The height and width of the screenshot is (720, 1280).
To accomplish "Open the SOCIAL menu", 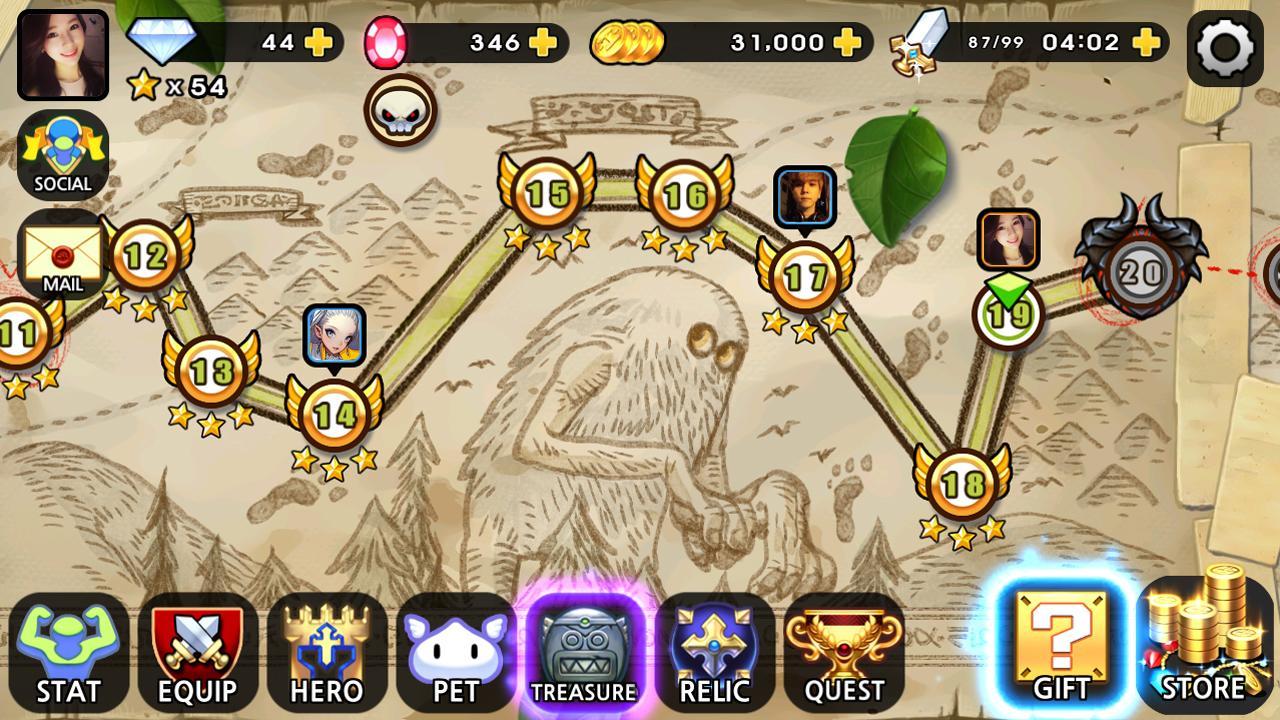I will pyautogui.click(x=63, y=150).
